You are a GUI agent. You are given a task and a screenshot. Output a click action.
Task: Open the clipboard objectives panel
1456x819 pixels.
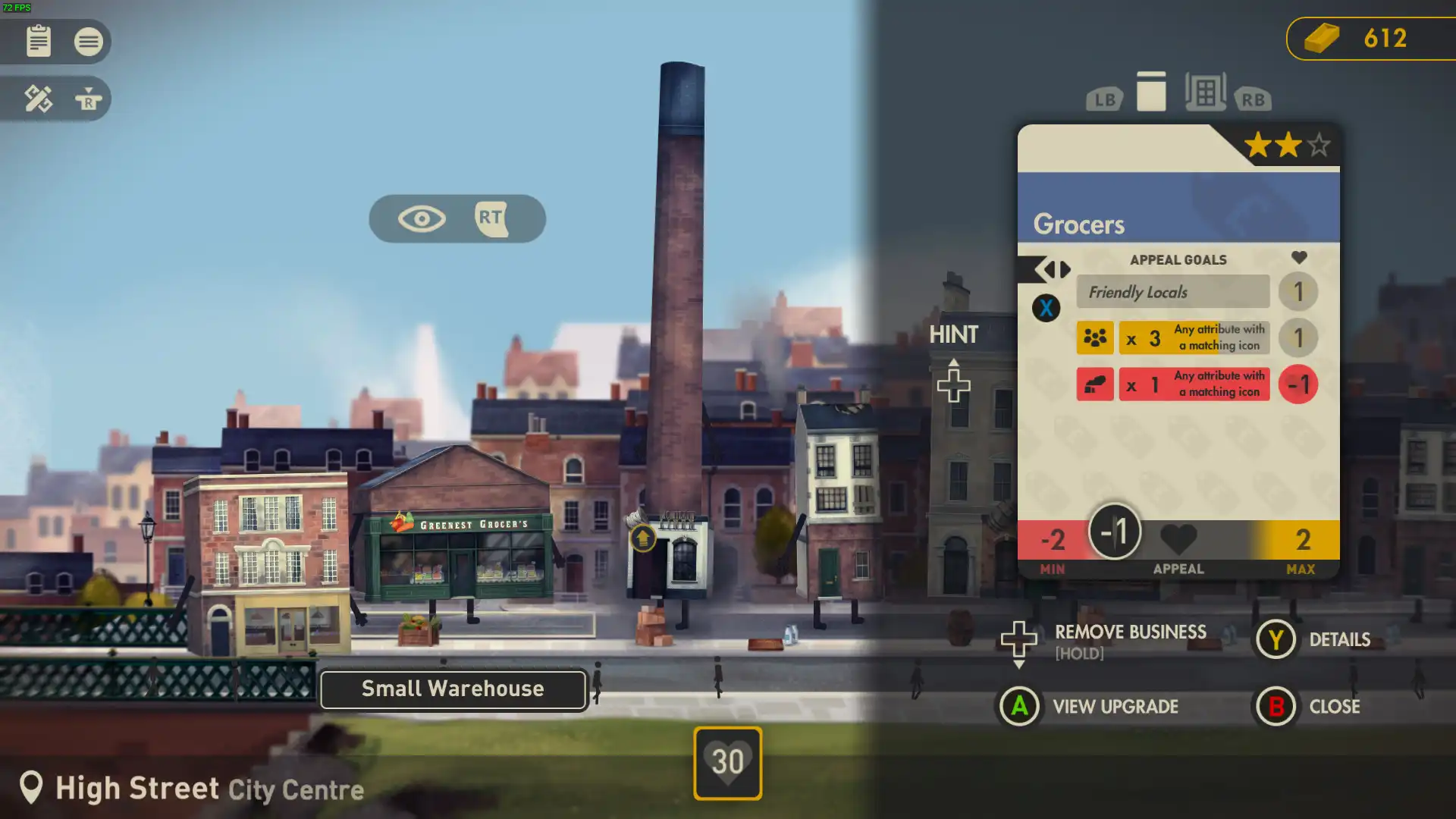pos(39,42)
